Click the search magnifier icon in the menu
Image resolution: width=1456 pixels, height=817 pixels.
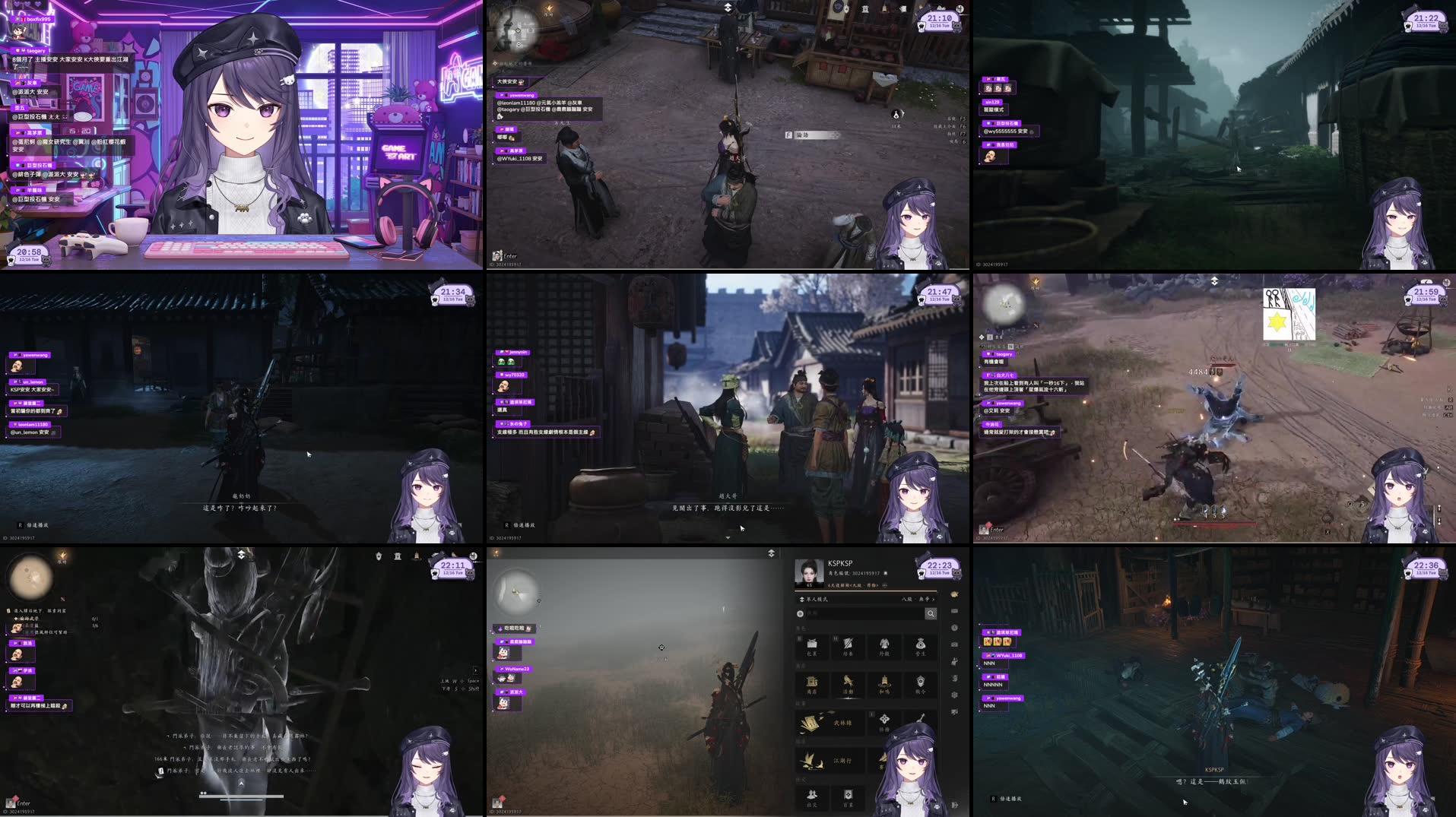[929, 614]
